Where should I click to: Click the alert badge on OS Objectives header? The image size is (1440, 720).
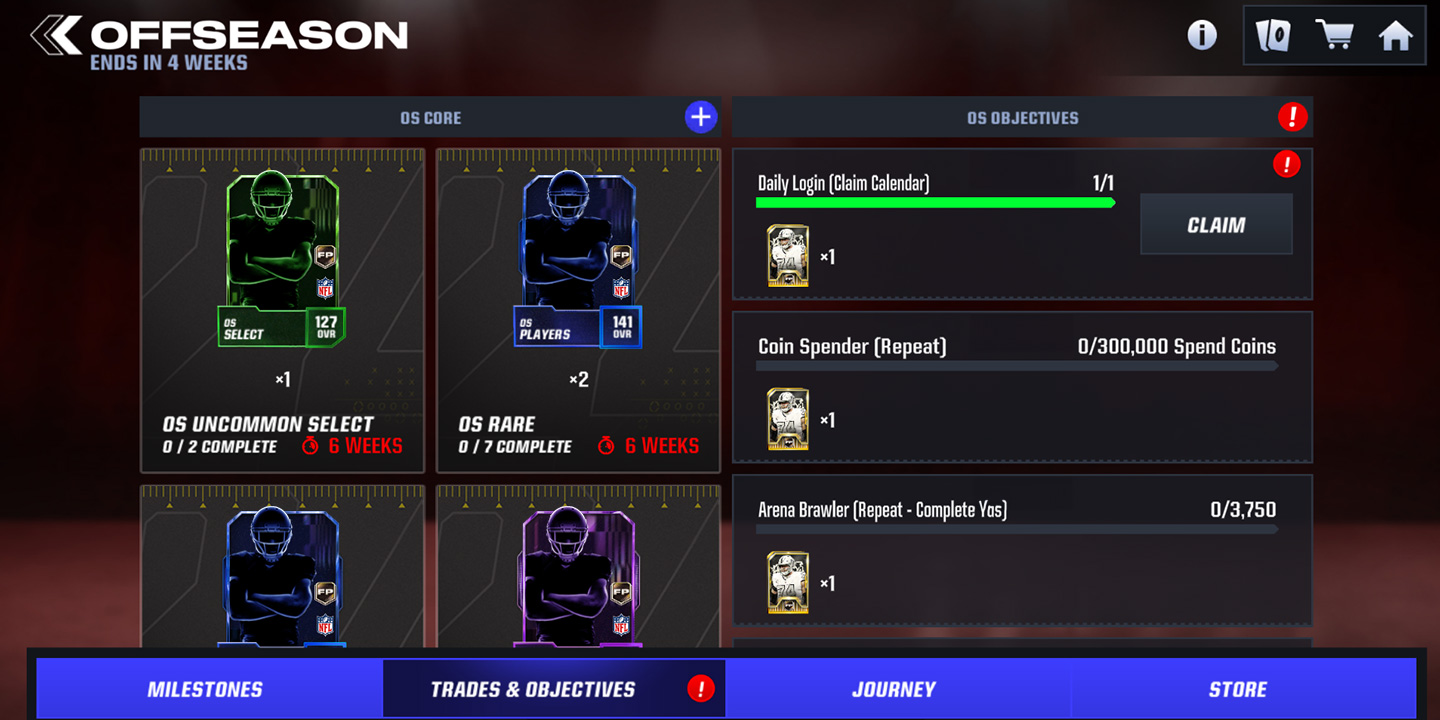click(x=1292, y=117)
